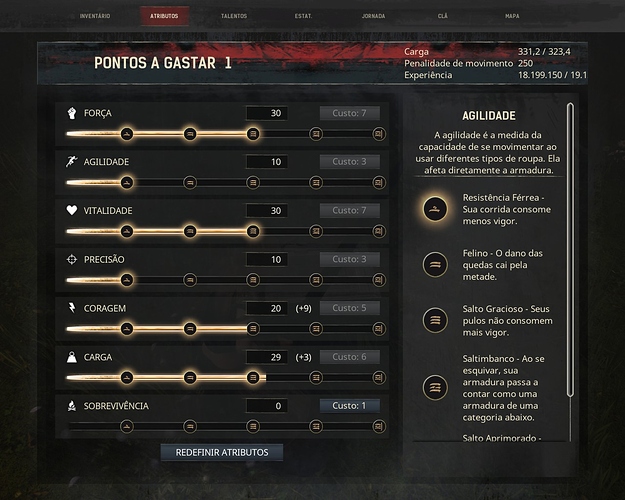Screen dimensions: 625x500
Task: Switch to the Inventário tab
Action: 95,17
